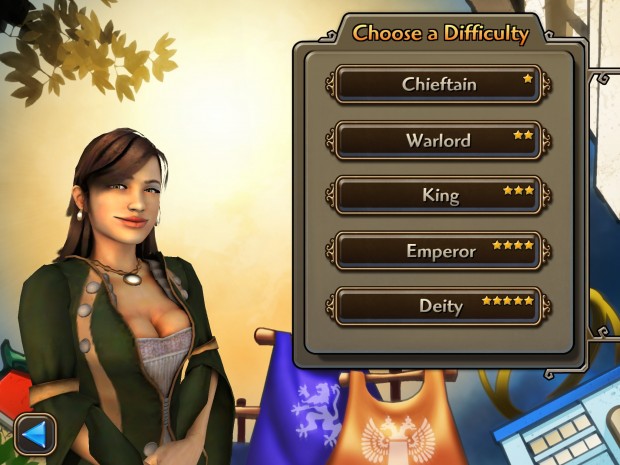Select Warlord difficulty level
Screen dimensions: 620x465
click(x=438, y=140)
